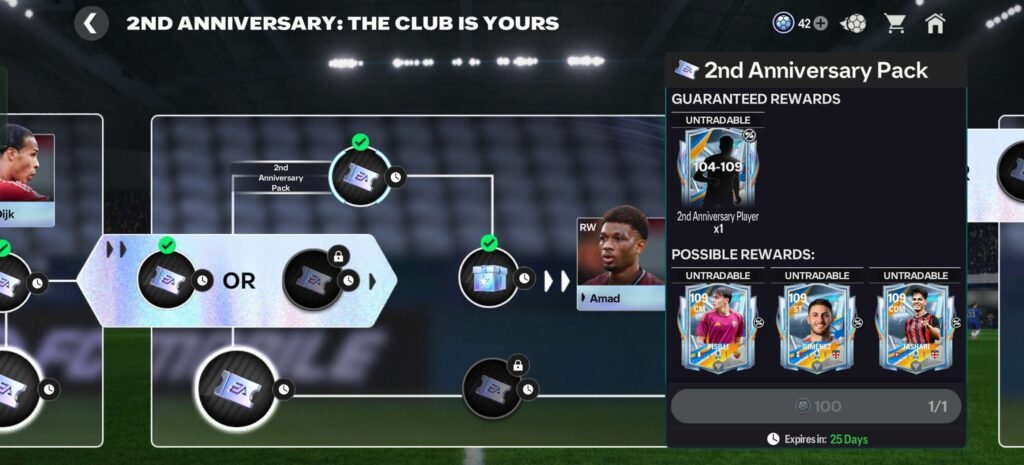This screenshot has height=465, width=1024.
Task: Select the Van Dijk player card
Action: coord(27,172)
